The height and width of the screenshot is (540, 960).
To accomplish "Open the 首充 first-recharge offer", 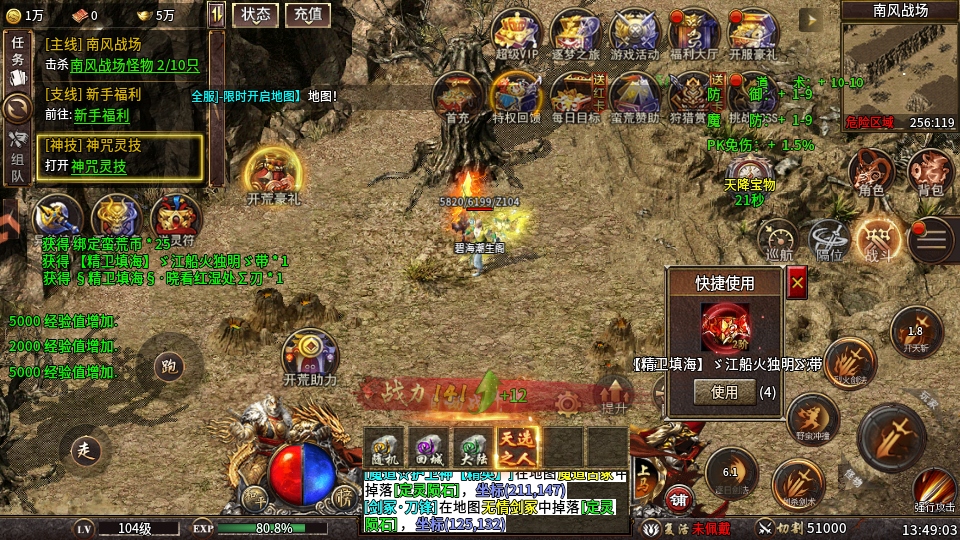I will coord(457,95).
